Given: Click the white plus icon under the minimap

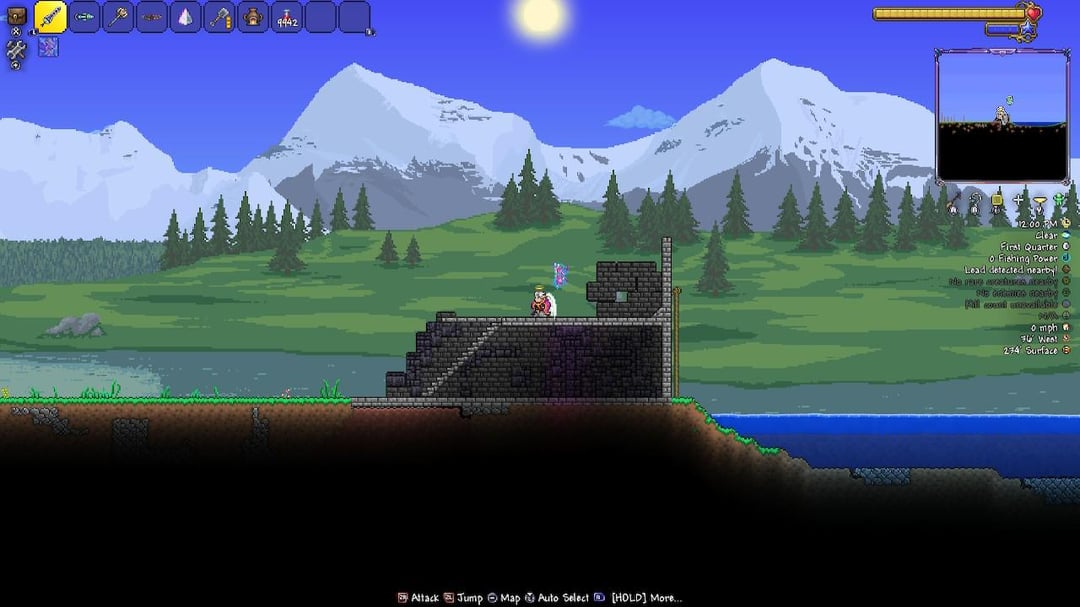Looking at the screenshot, I should 1019,200.
